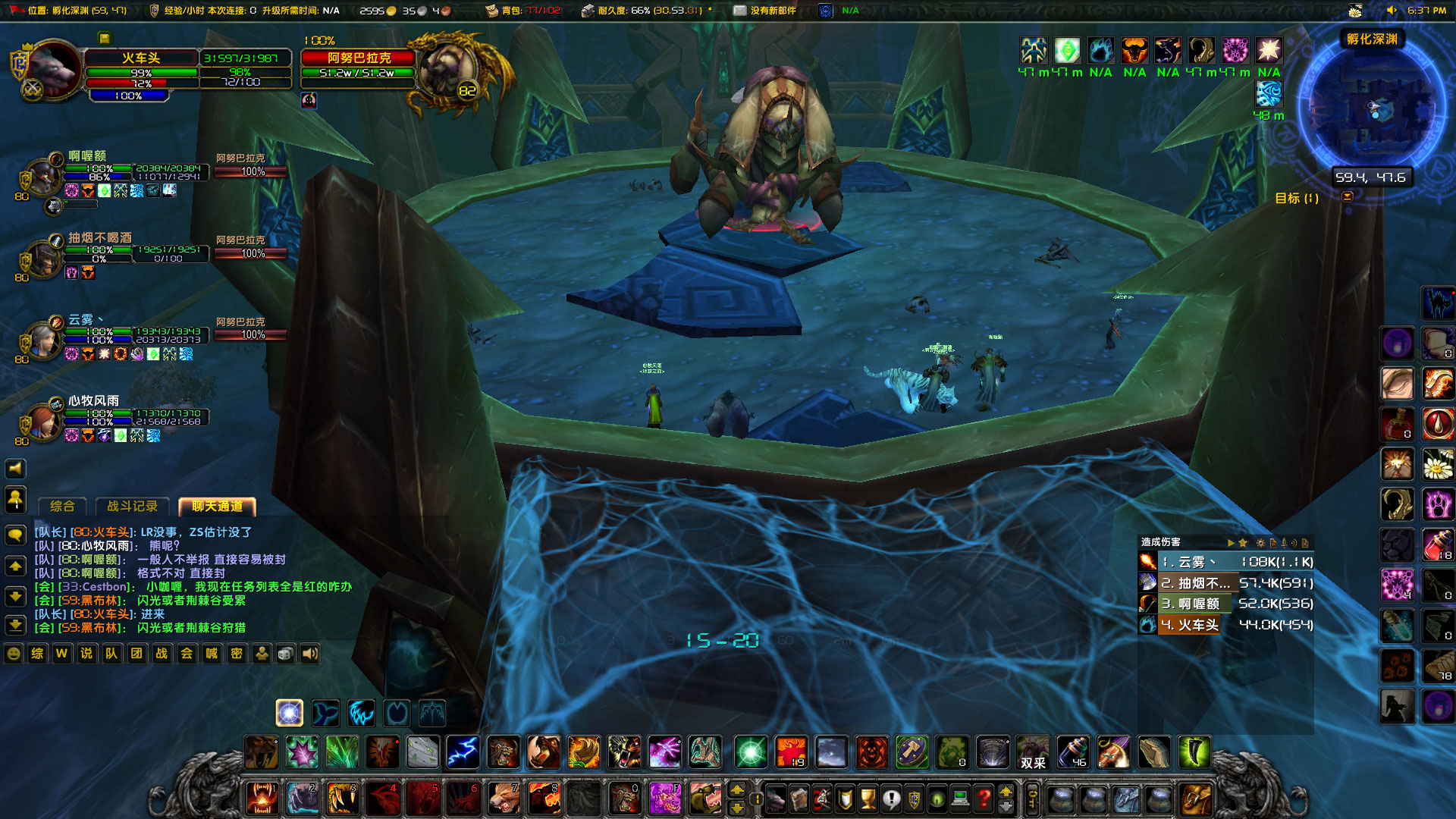The width and height of the screenshot is (1456, 819).
Task: Open the guild panel shield crest icon
Action: pyautogui.click(x=914, y=799)
